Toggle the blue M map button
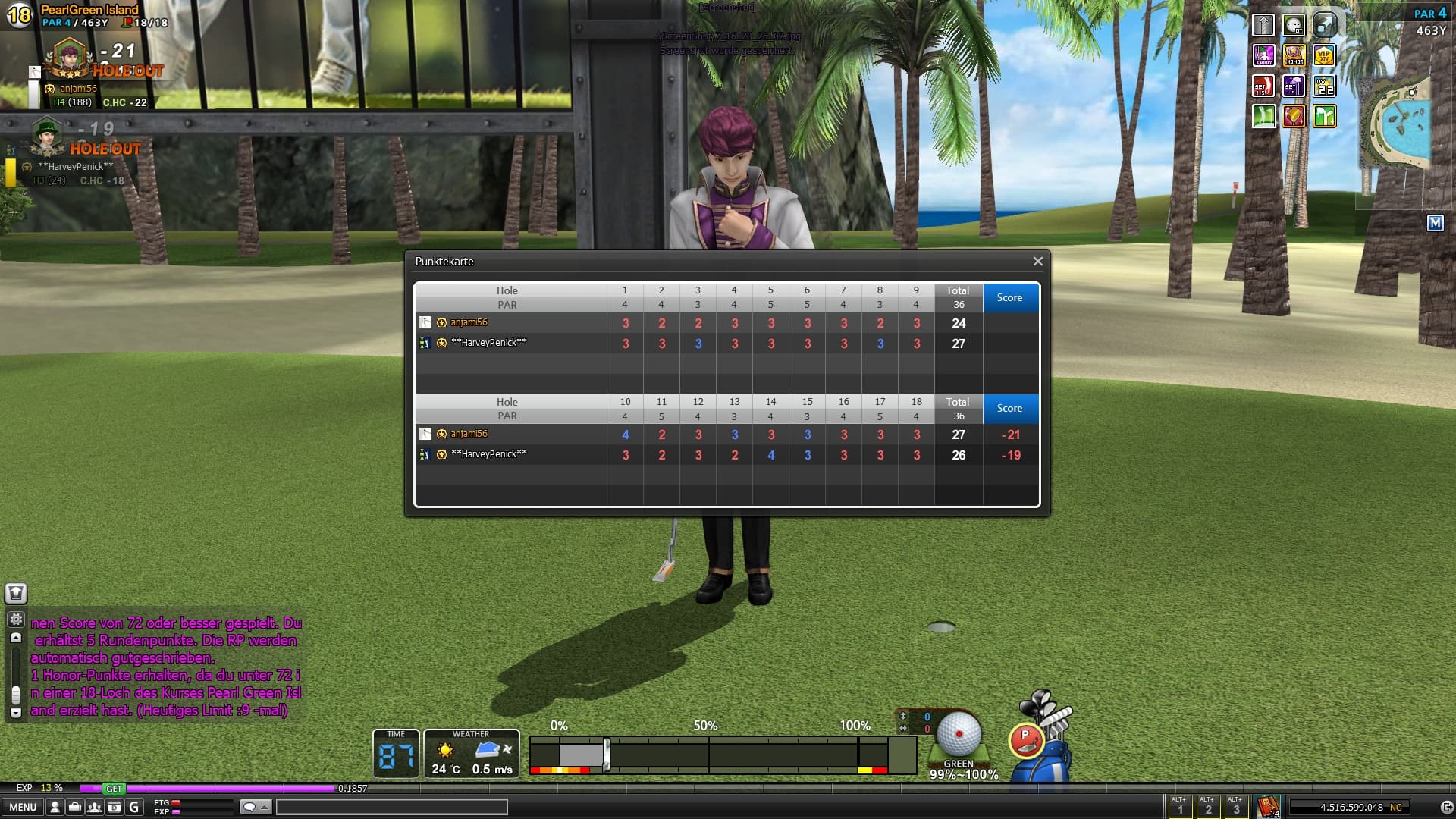The width and height of the screenshot is (1456, 819). (x=1435, y=223)
